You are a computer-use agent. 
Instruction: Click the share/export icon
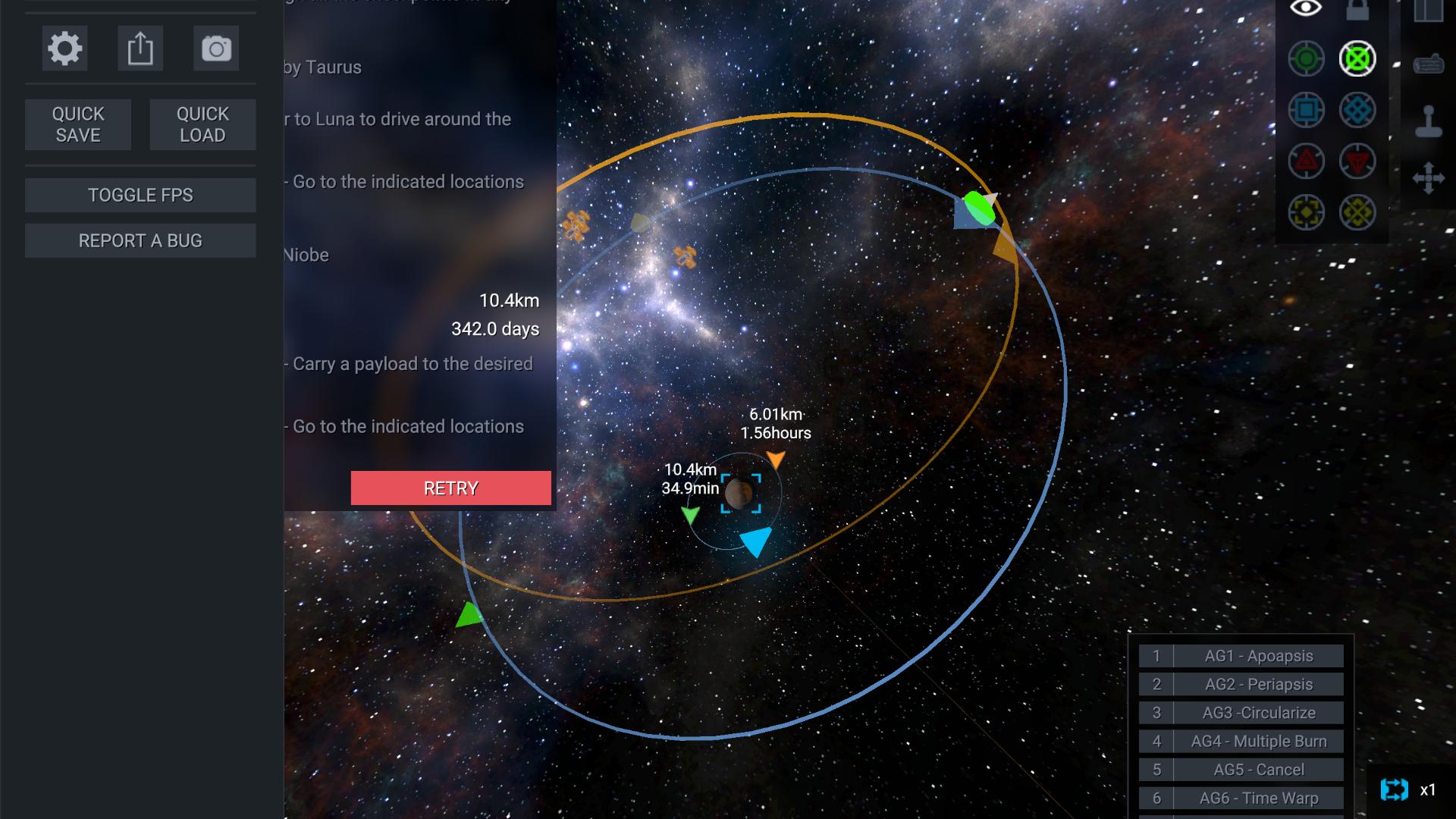coord(140,49)
